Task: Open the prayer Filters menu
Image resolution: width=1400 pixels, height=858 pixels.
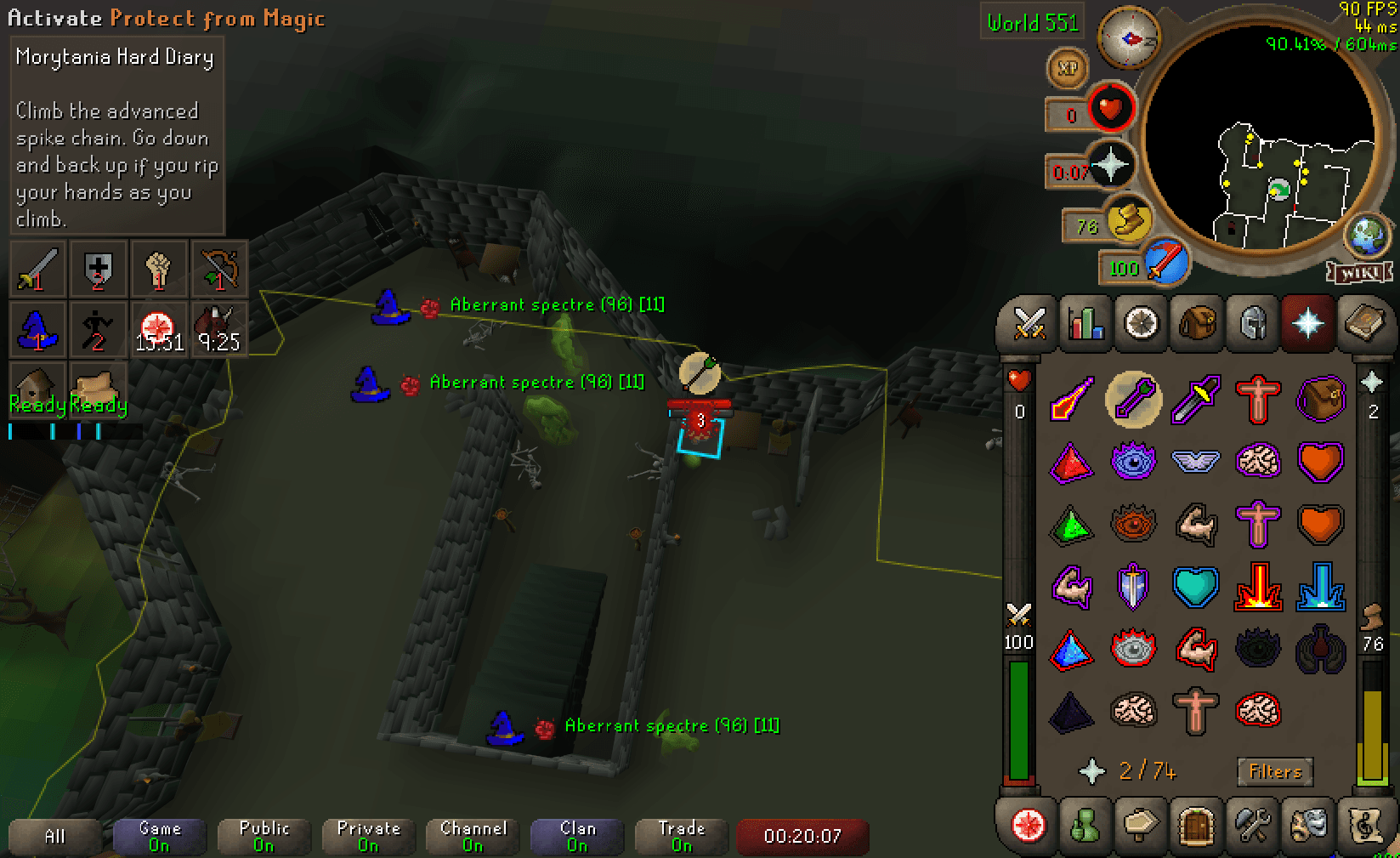Action: click(1275, 772)
